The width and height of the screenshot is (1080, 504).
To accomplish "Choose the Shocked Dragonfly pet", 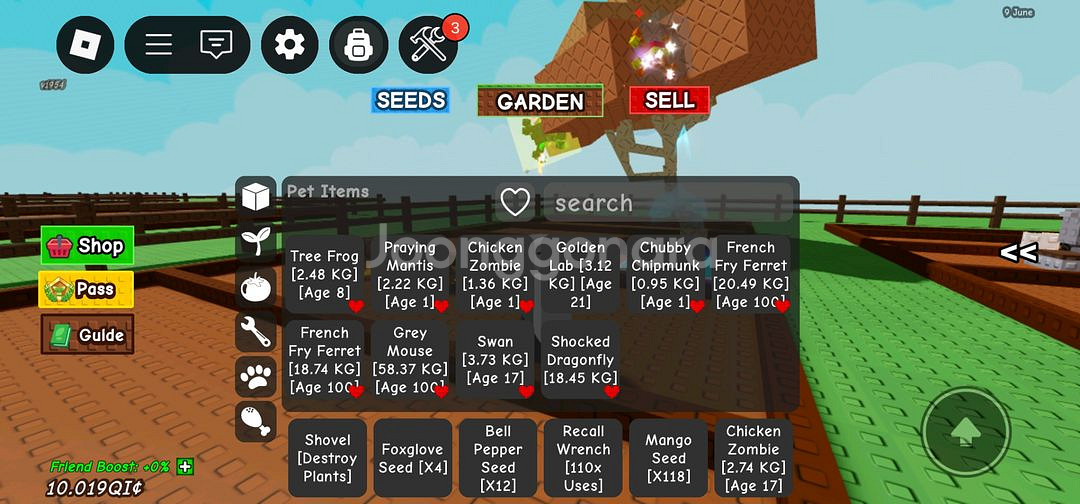I will [x=581, y=360].
